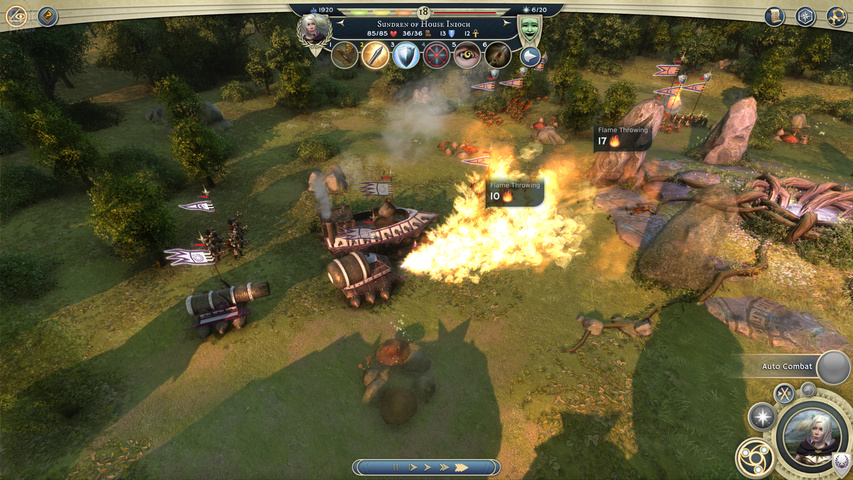Activate the yellow eye ability

coord(467,55)
